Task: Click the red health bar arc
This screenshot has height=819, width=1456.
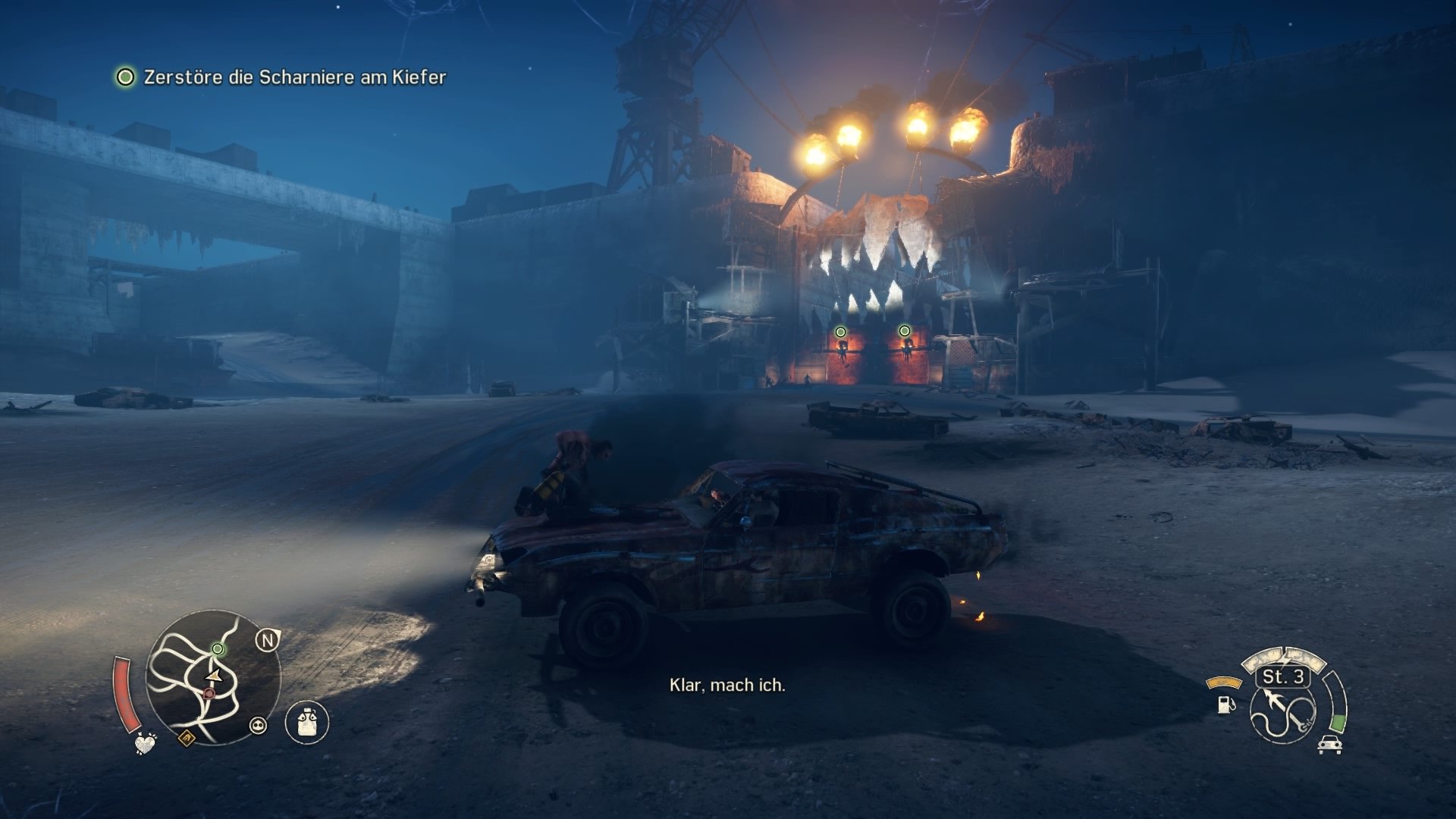Action: click(127, 694)
